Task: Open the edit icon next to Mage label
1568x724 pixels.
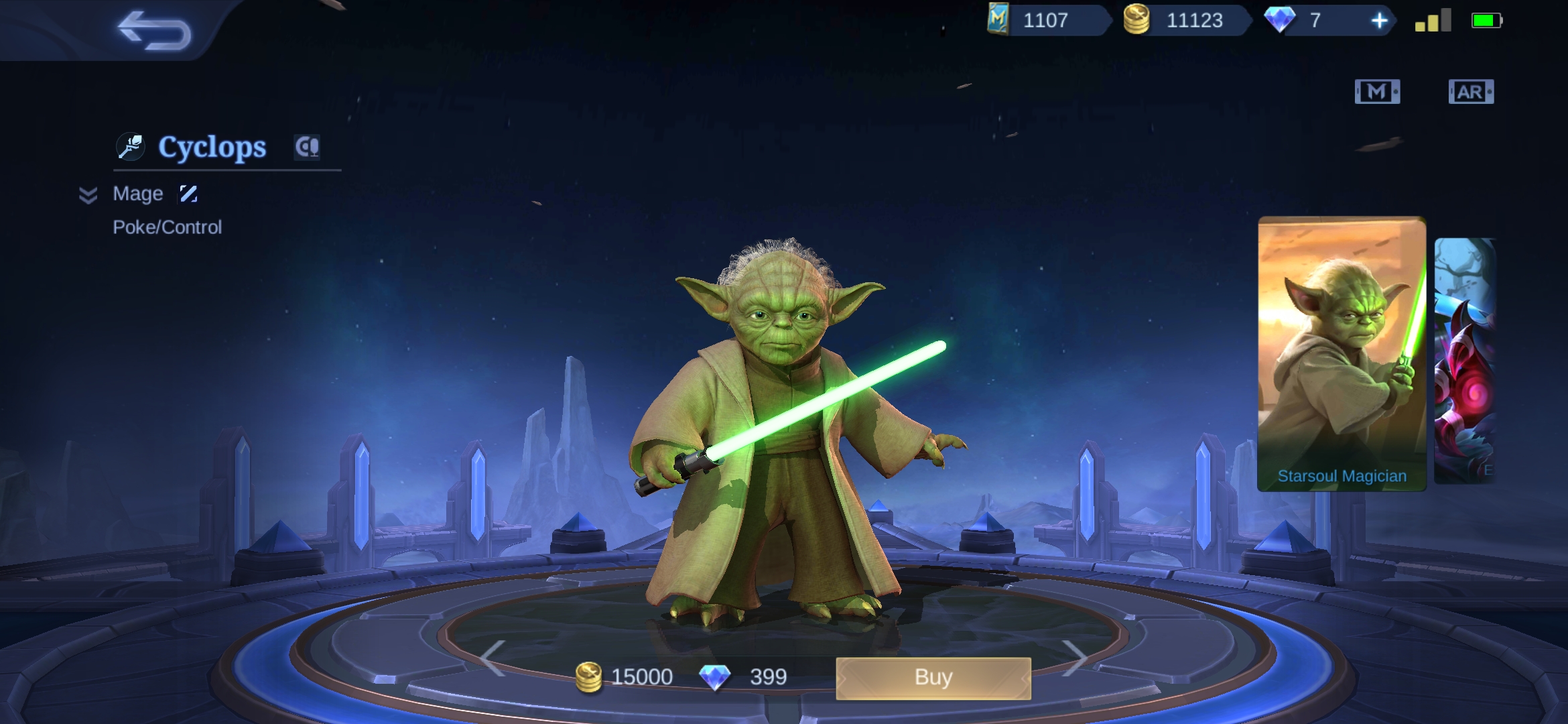Action: coord(188,193)
